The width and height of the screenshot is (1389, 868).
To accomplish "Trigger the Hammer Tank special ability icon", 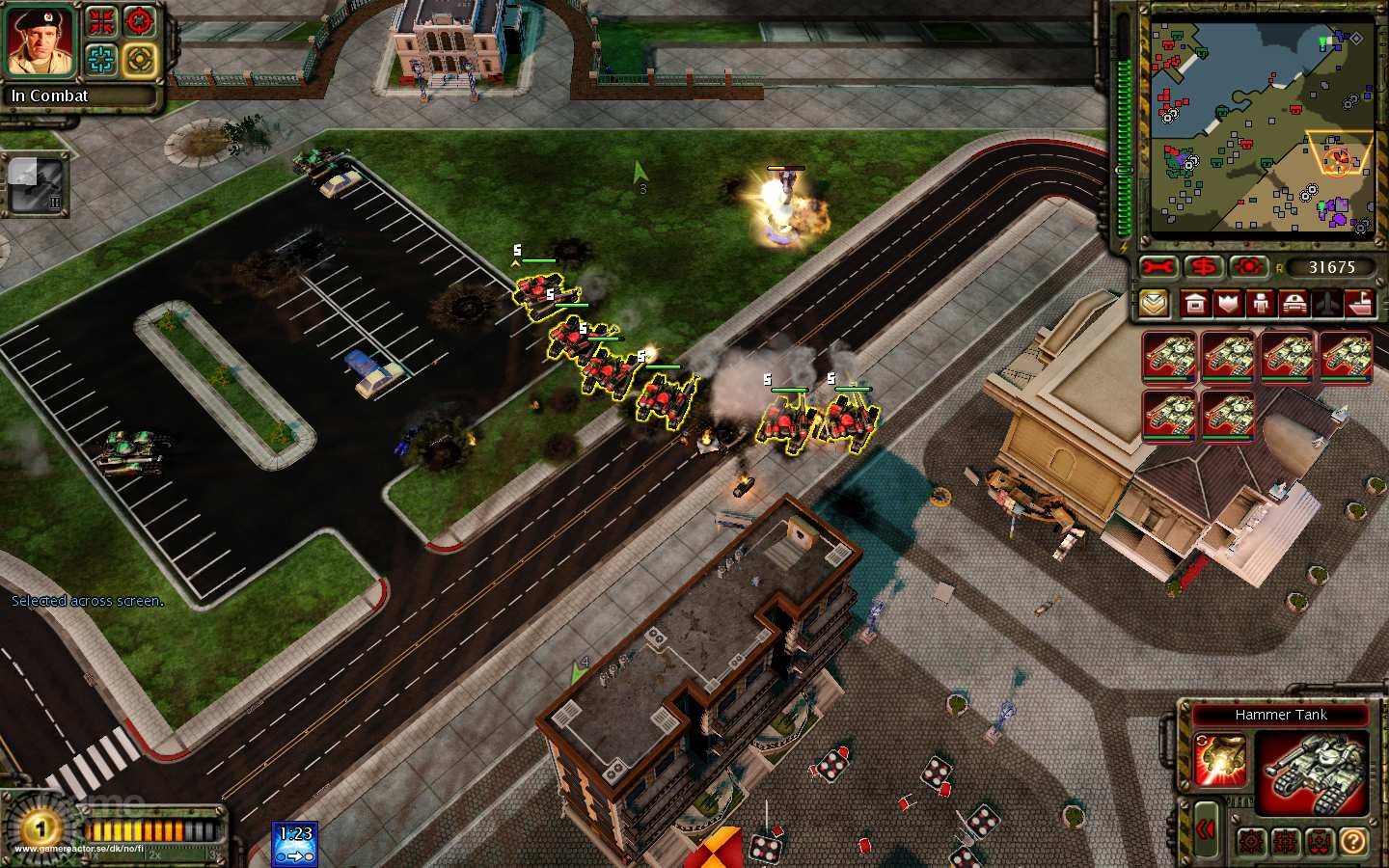I will coord(1218,759).
